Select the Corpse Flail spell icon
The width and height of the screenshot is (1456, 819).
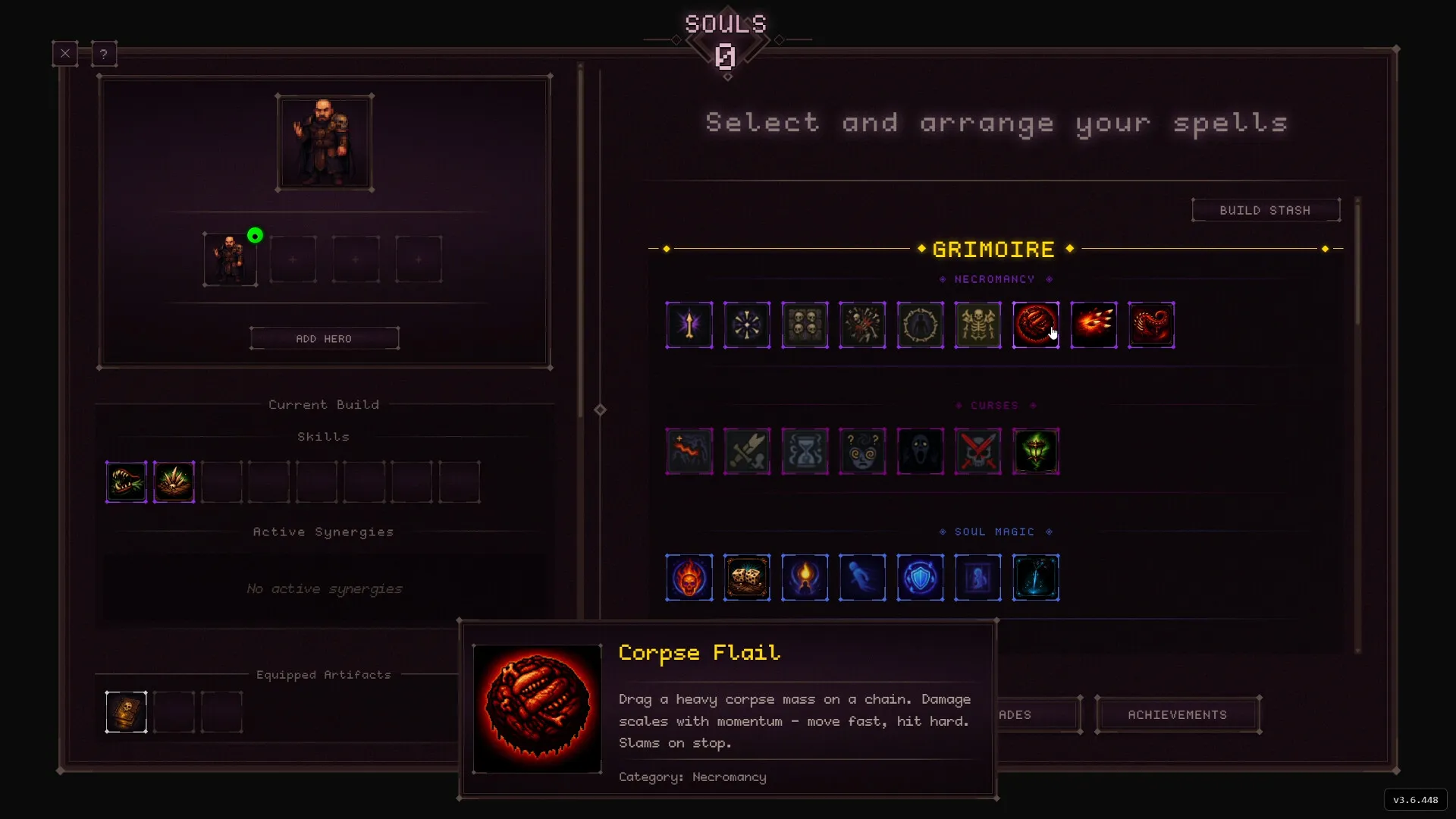[x=1035, y=325]
